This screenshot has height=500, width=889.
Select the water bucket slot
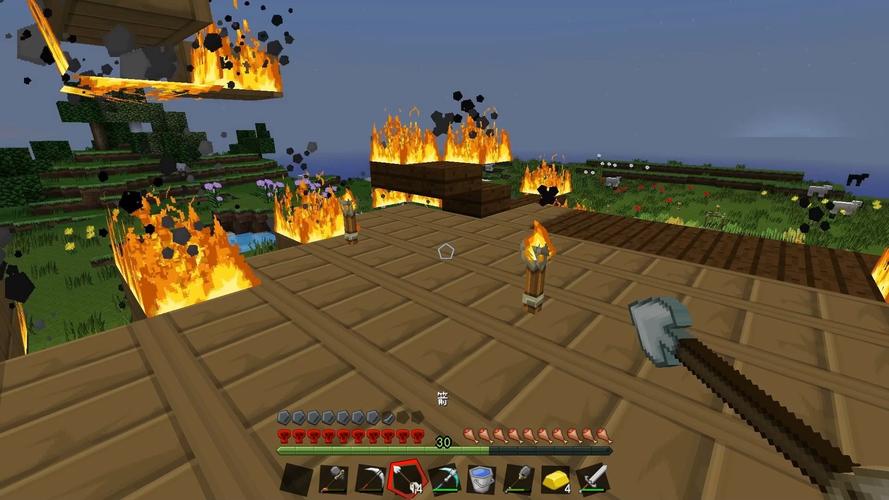[x=481, y=478]
